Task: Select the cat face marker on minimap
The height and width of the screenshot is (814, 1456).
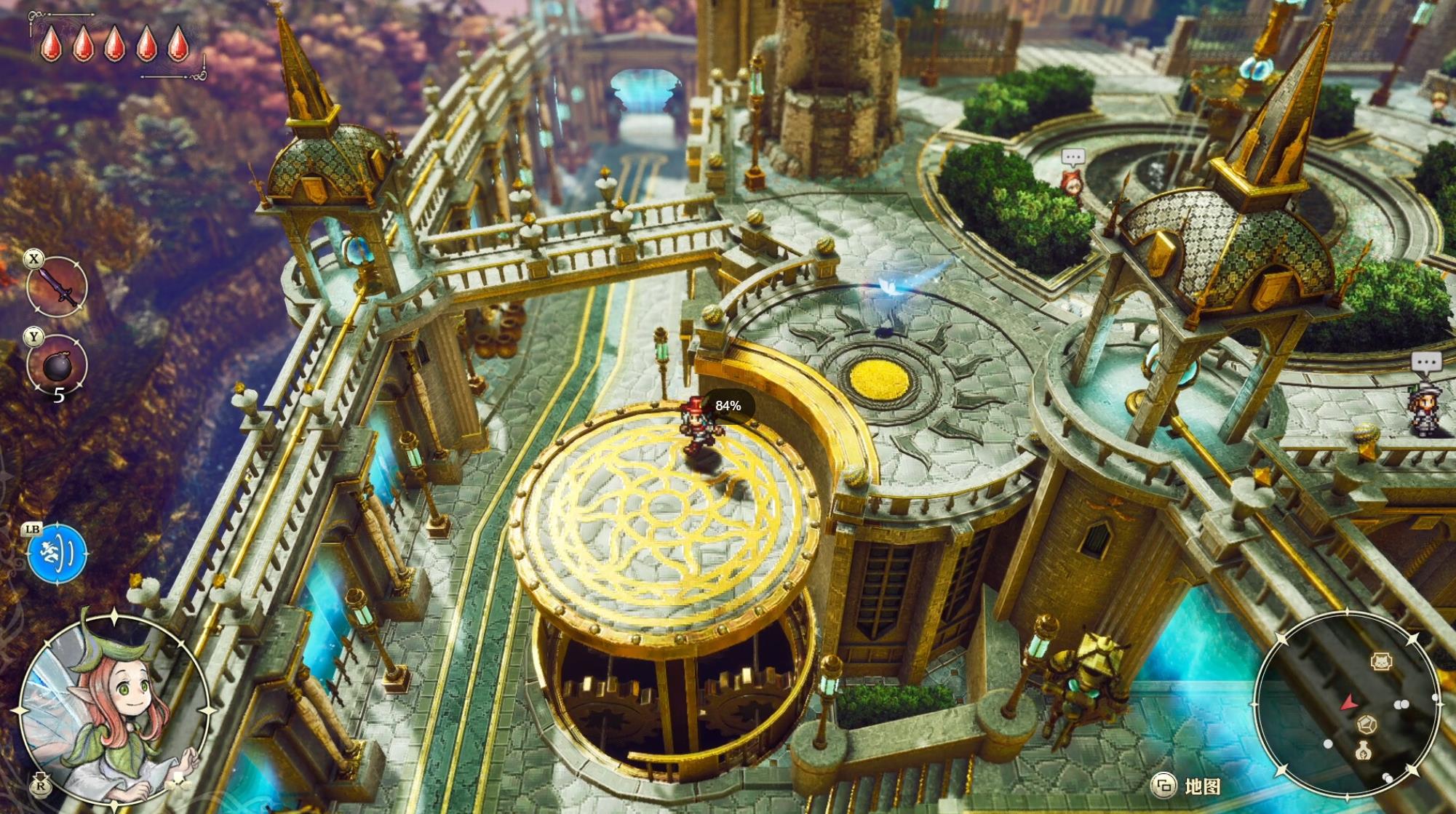Action: coord(1380,661)
